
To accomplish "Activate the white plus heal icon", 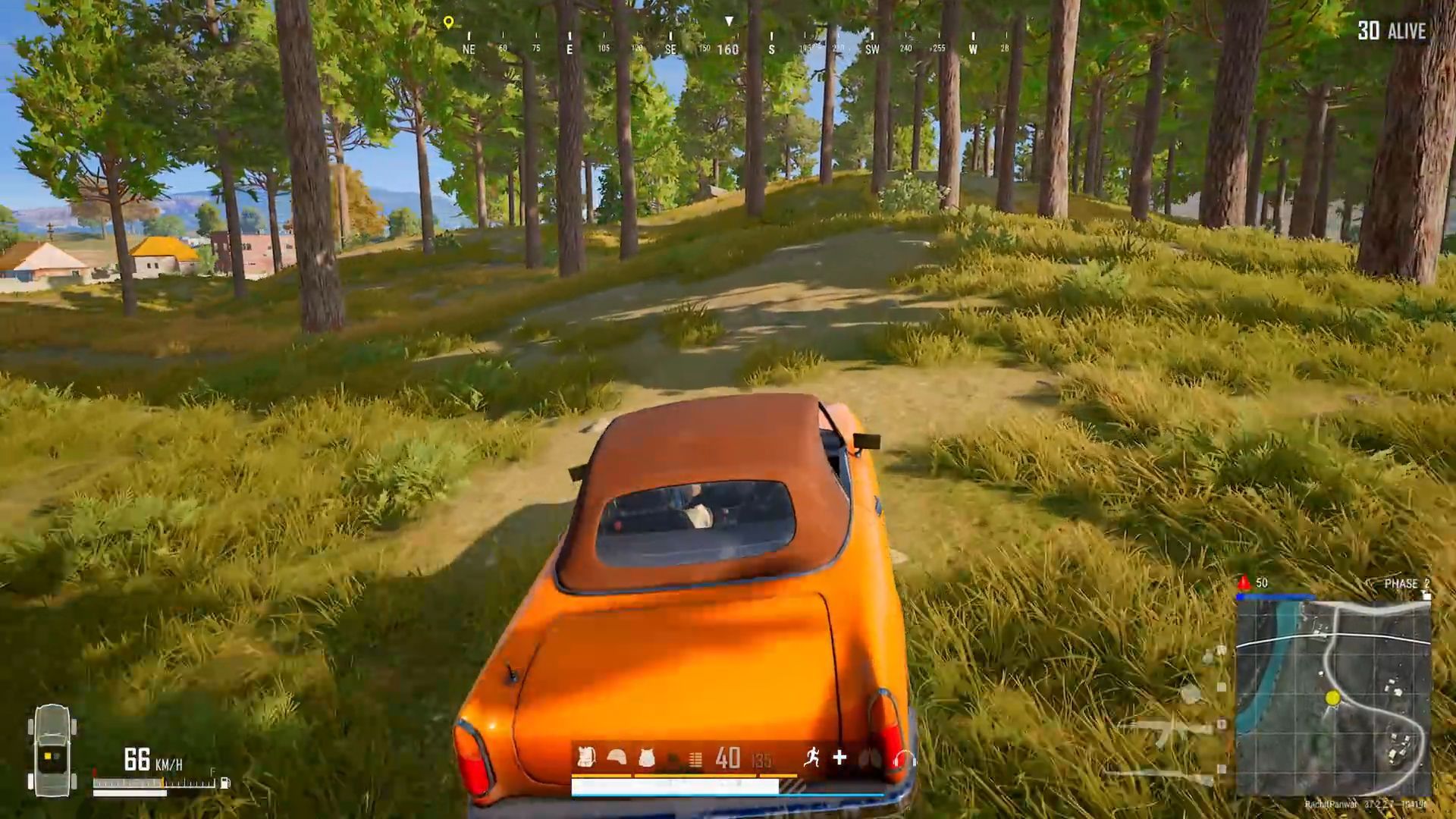I will coord(839,758).
